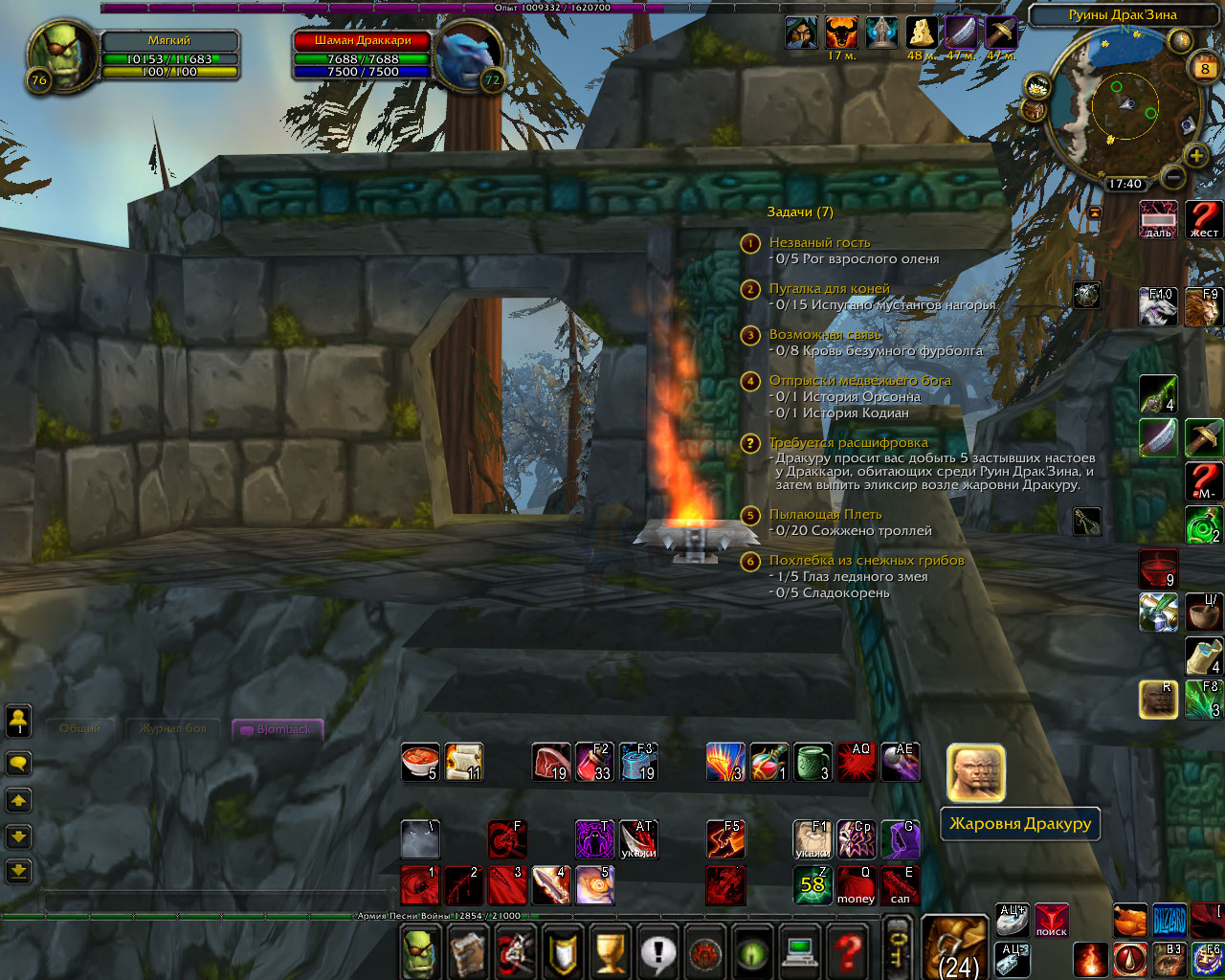Switch to the Журнал боя chat tab
Screen dimensions: 1225x980
[x=172, y=729]
